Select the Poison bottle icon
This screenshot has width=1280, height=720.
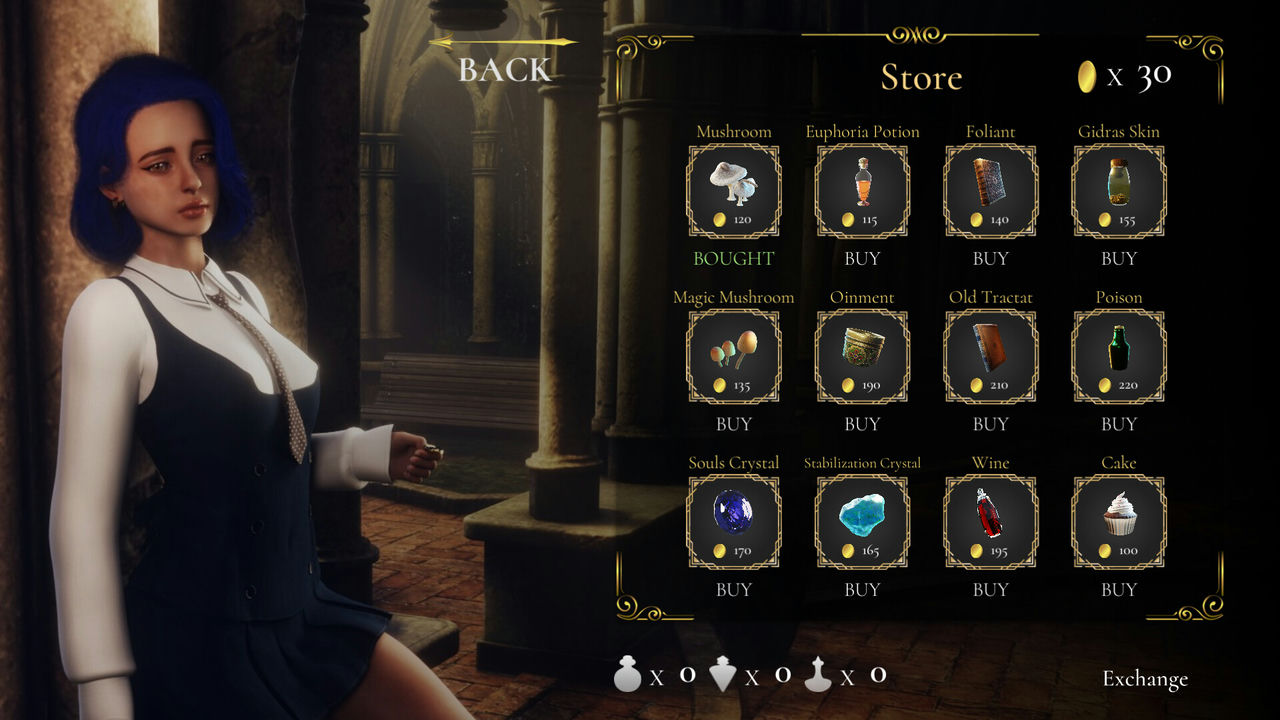pyautogui.click(x=1118, y=356)
